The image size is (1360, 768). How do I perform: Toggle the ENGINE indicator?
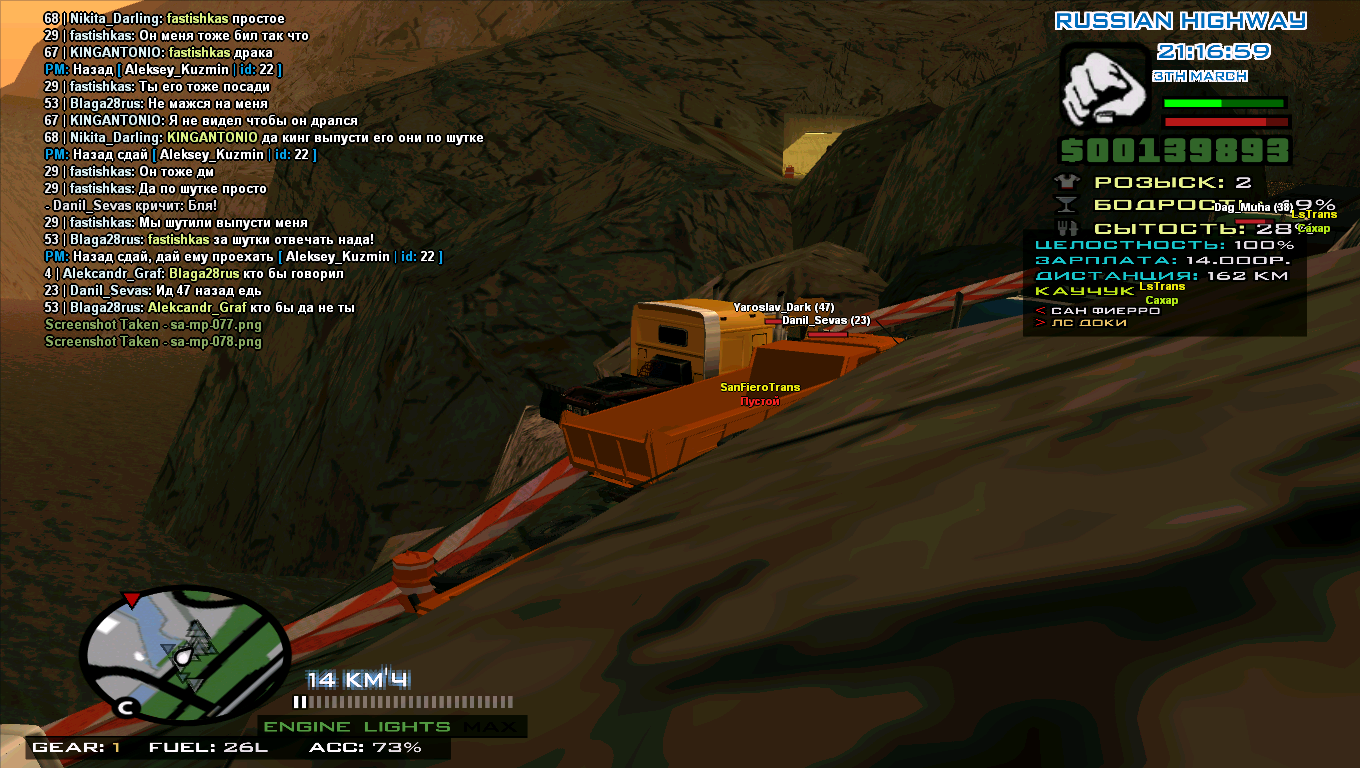click(307, 727)
